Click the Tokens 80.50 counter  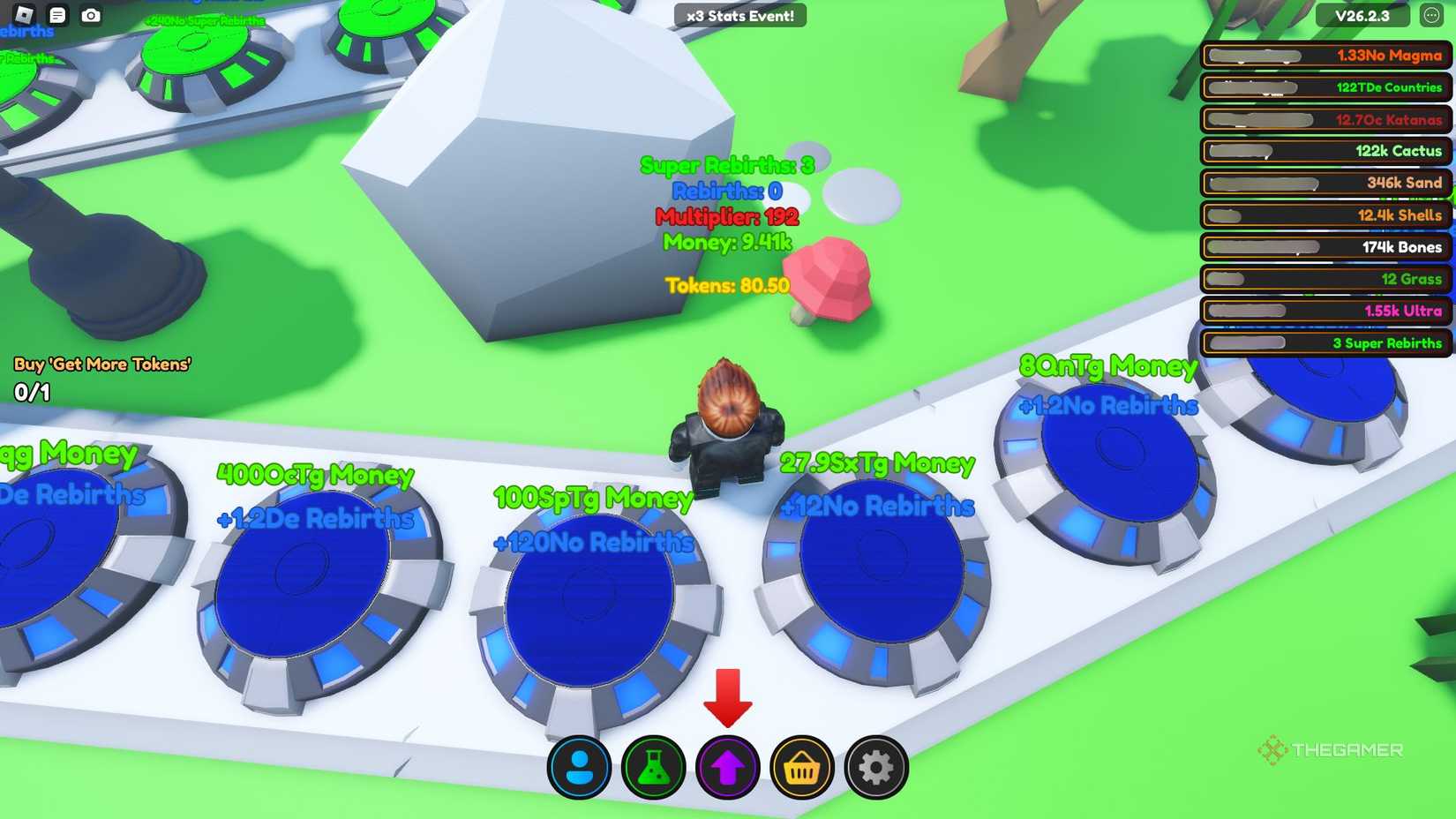tap(727, 285)
